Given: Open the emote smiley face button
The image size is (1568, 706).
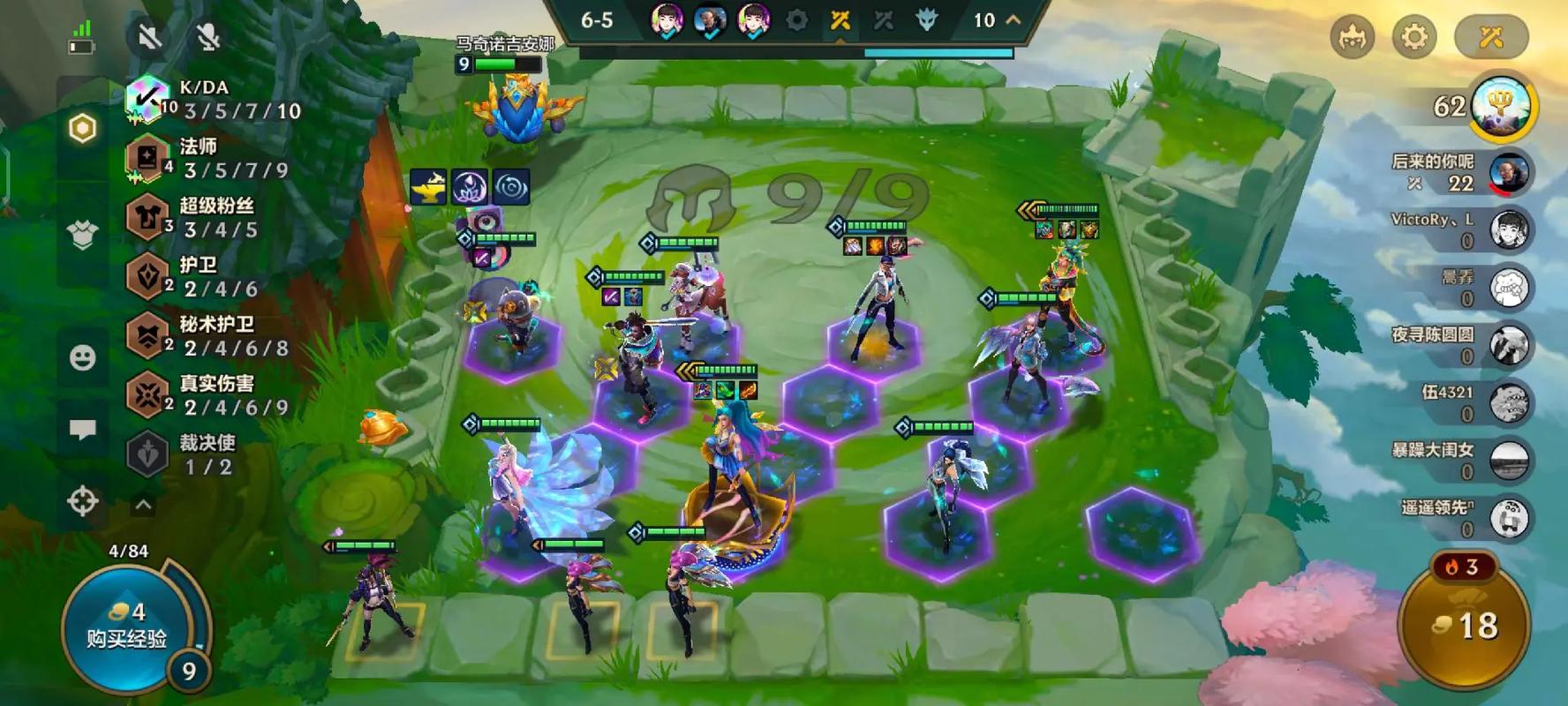Looking at the screenshot, I should (x=82, y=357).
